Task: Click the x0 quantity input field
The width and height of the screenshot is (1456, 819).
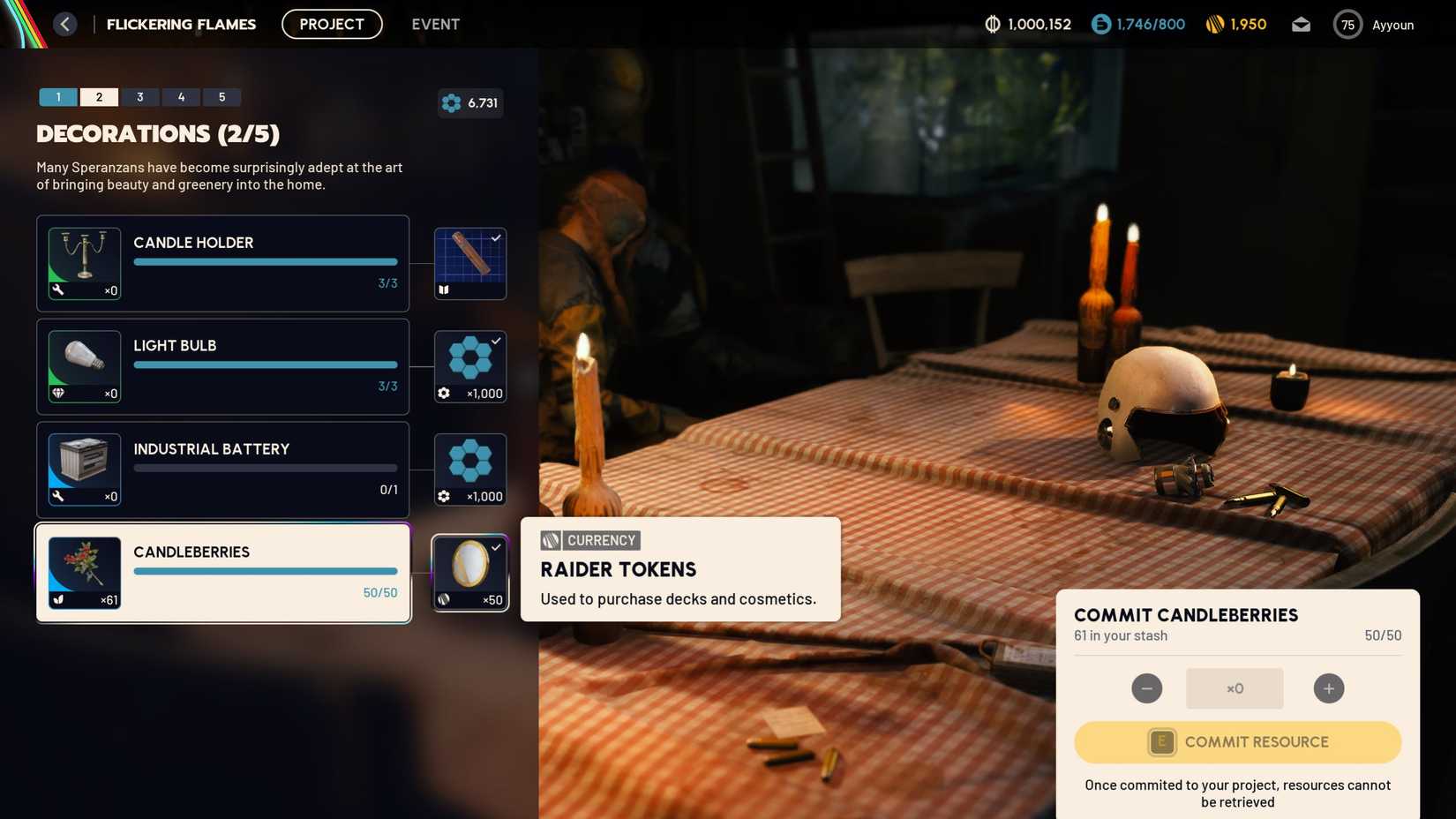Action: [x=1234, y=688]
